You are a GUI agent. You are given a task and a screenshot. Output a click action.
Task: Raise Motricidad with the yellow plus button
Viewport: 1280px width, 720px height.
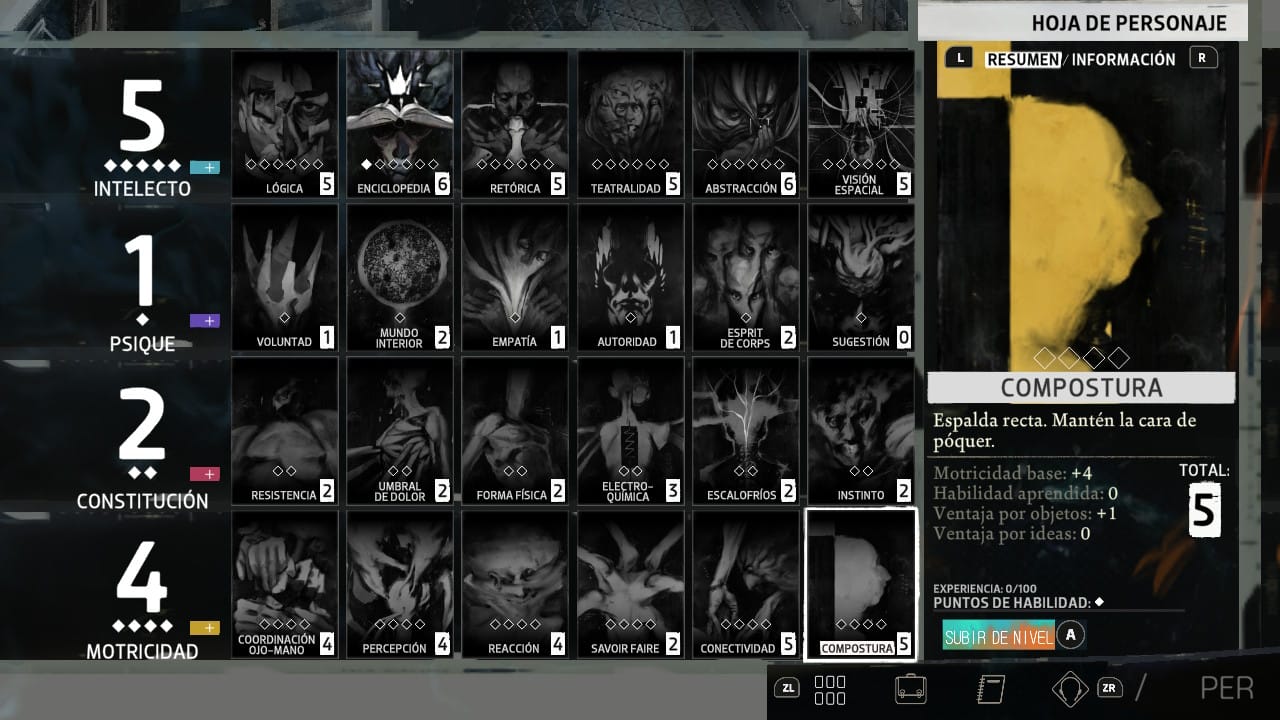click(x=204, y=628)
